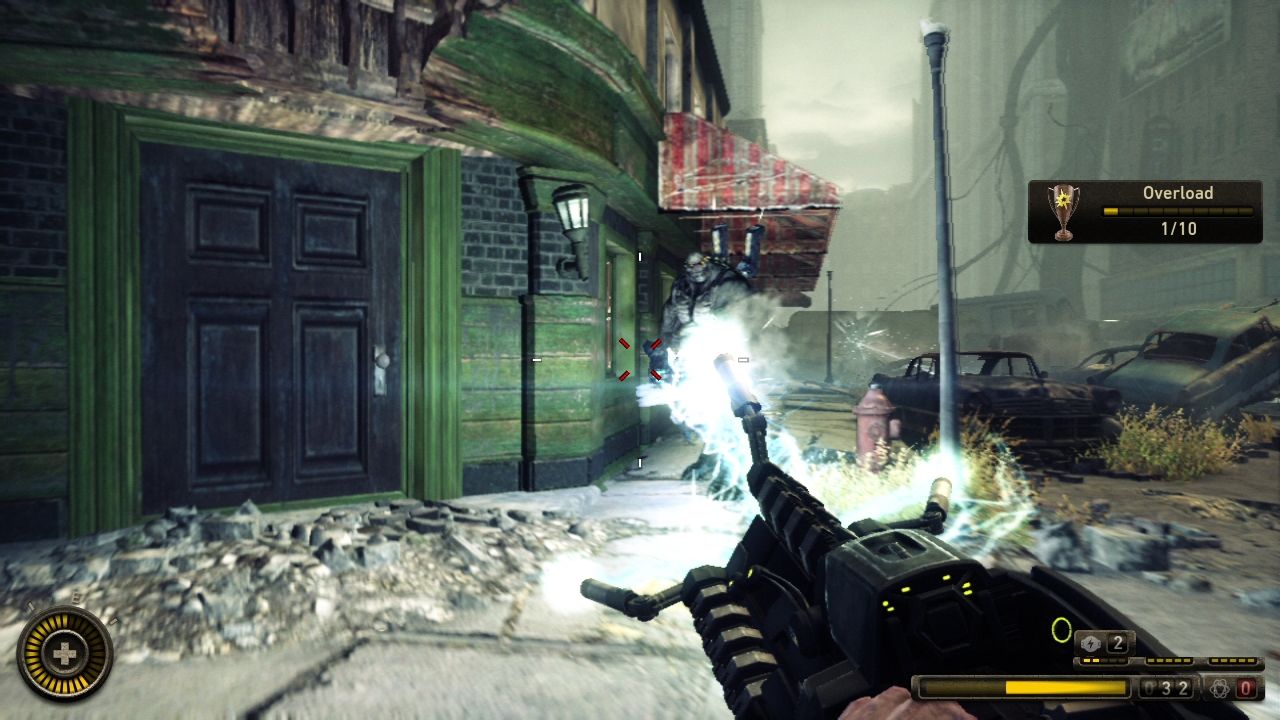Click the lightning battery ammo icon
Screen dimensions: 1280x720
[x=1090, y=643]
